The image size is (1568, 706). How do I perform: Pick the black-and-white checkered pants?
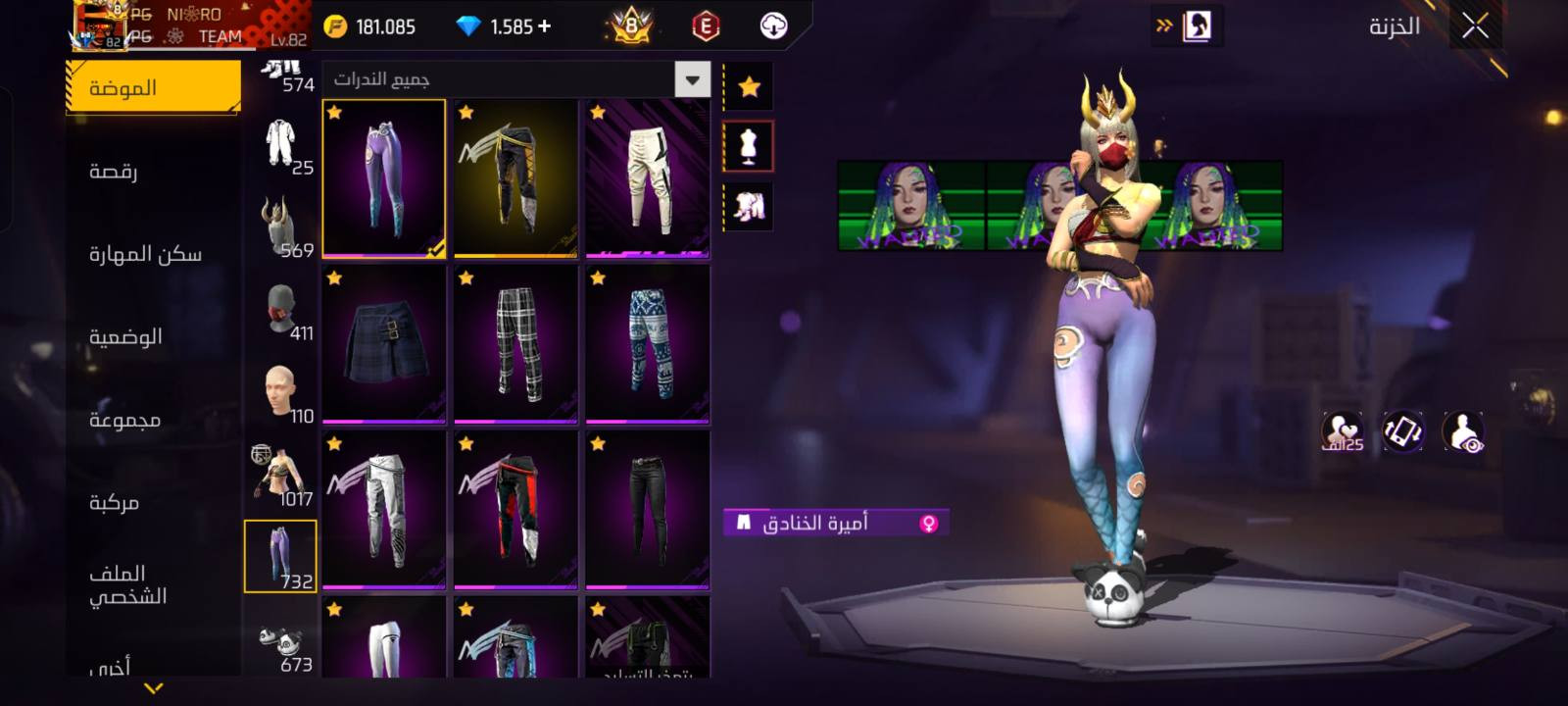(x=515, y=343)
